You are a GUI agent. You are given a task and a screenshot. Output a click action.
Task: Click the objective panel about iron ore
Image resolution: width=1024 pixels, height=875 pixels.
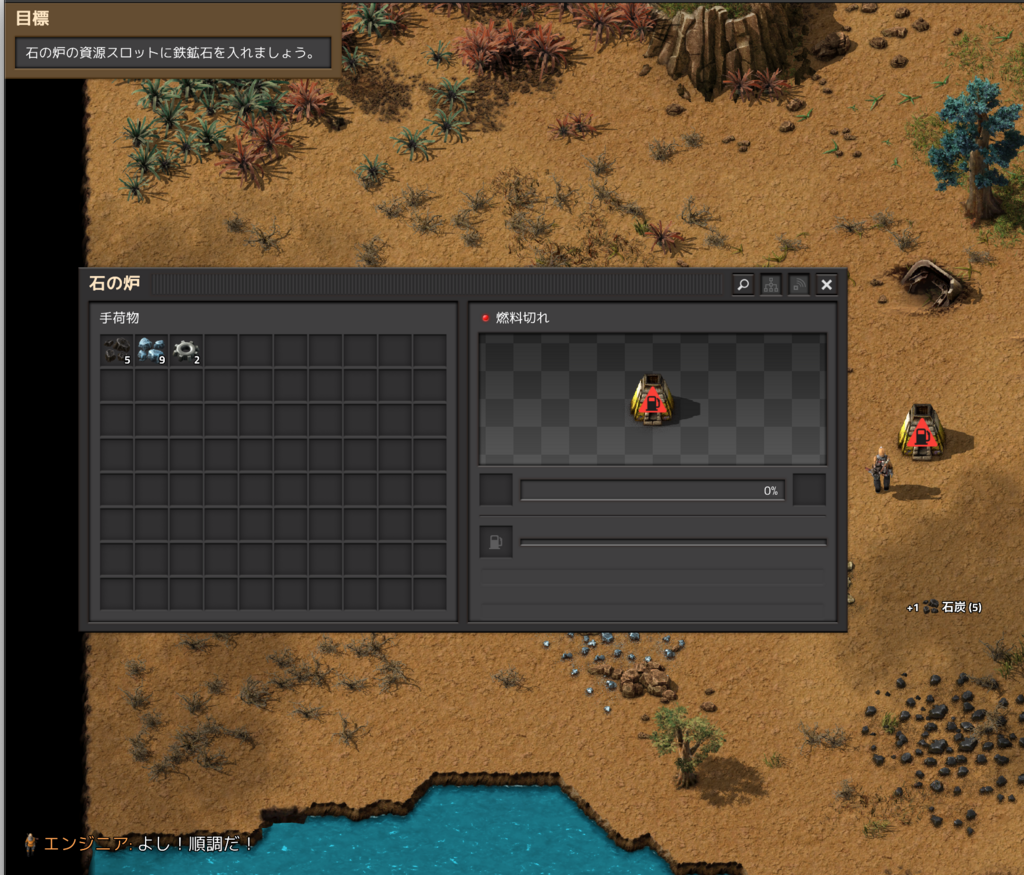173,53
